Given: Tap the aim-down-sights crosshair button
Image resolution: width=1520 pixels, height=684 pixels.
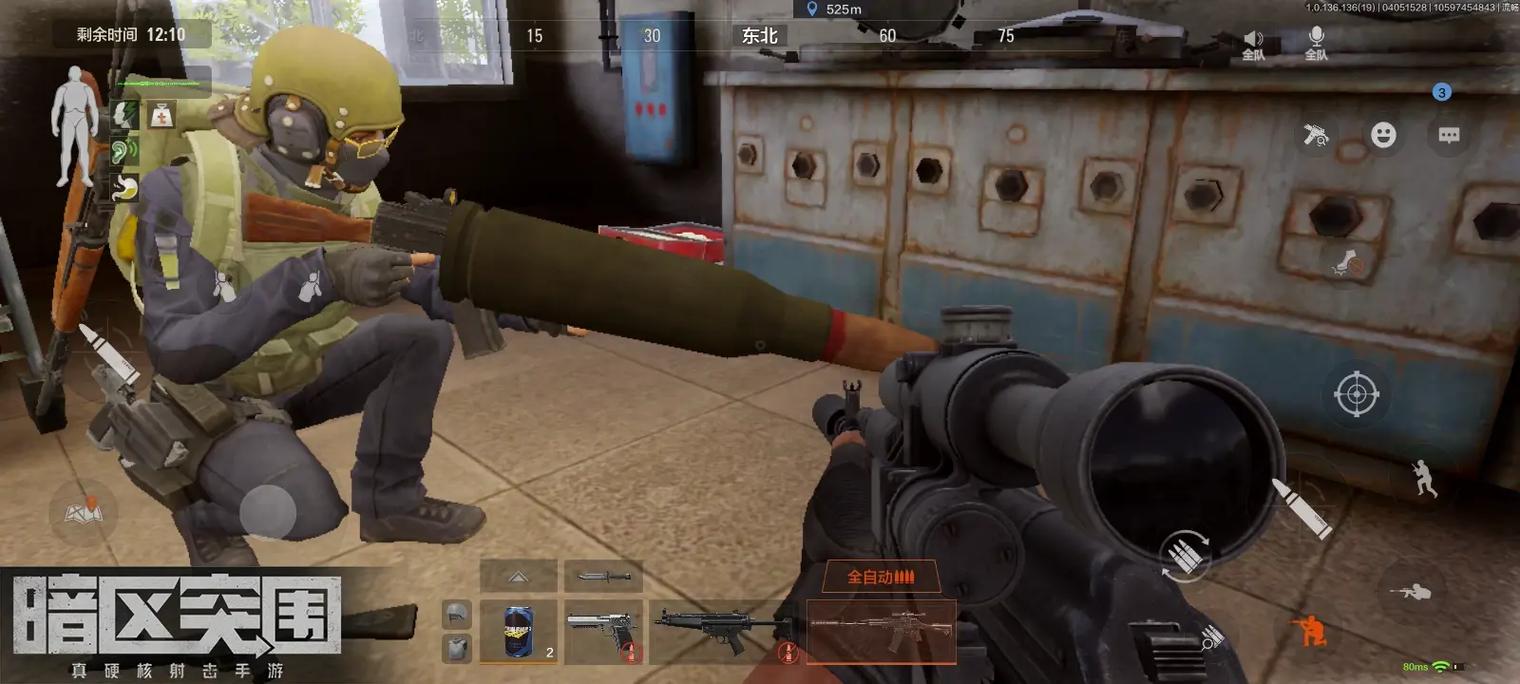Looking at the screenshot, I should click(1356, 394).
